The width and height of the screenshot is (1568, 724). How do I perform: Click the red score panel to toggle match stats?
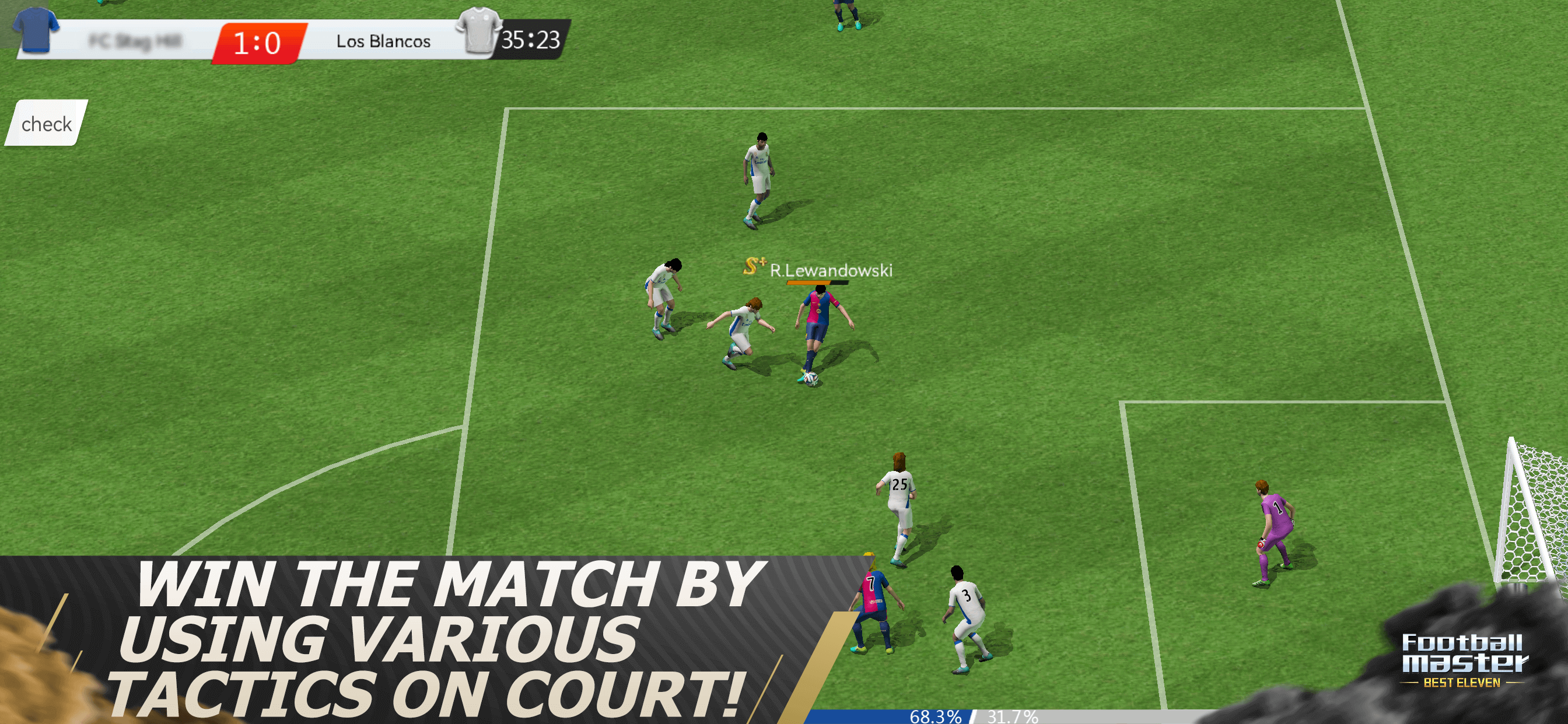click(x=262, y=41)
